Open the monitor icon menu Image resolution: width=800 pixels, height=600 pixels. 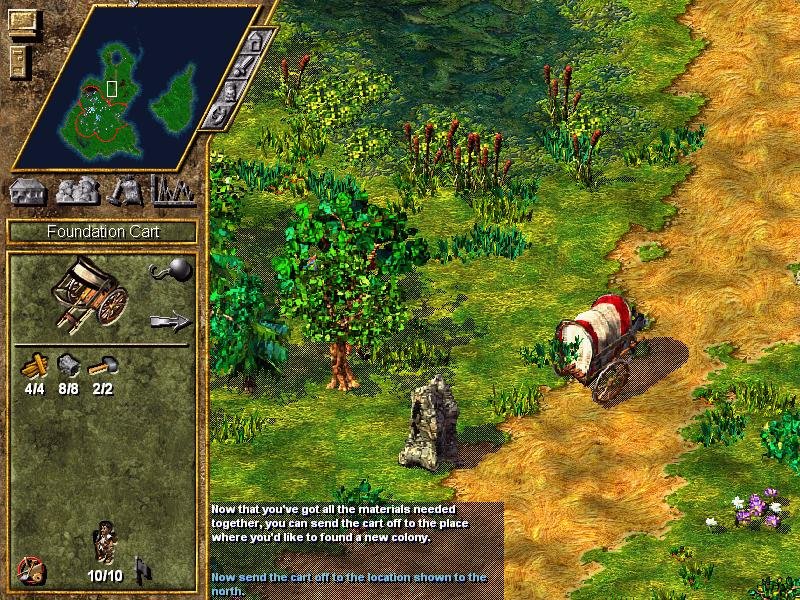tap(23, 21)
